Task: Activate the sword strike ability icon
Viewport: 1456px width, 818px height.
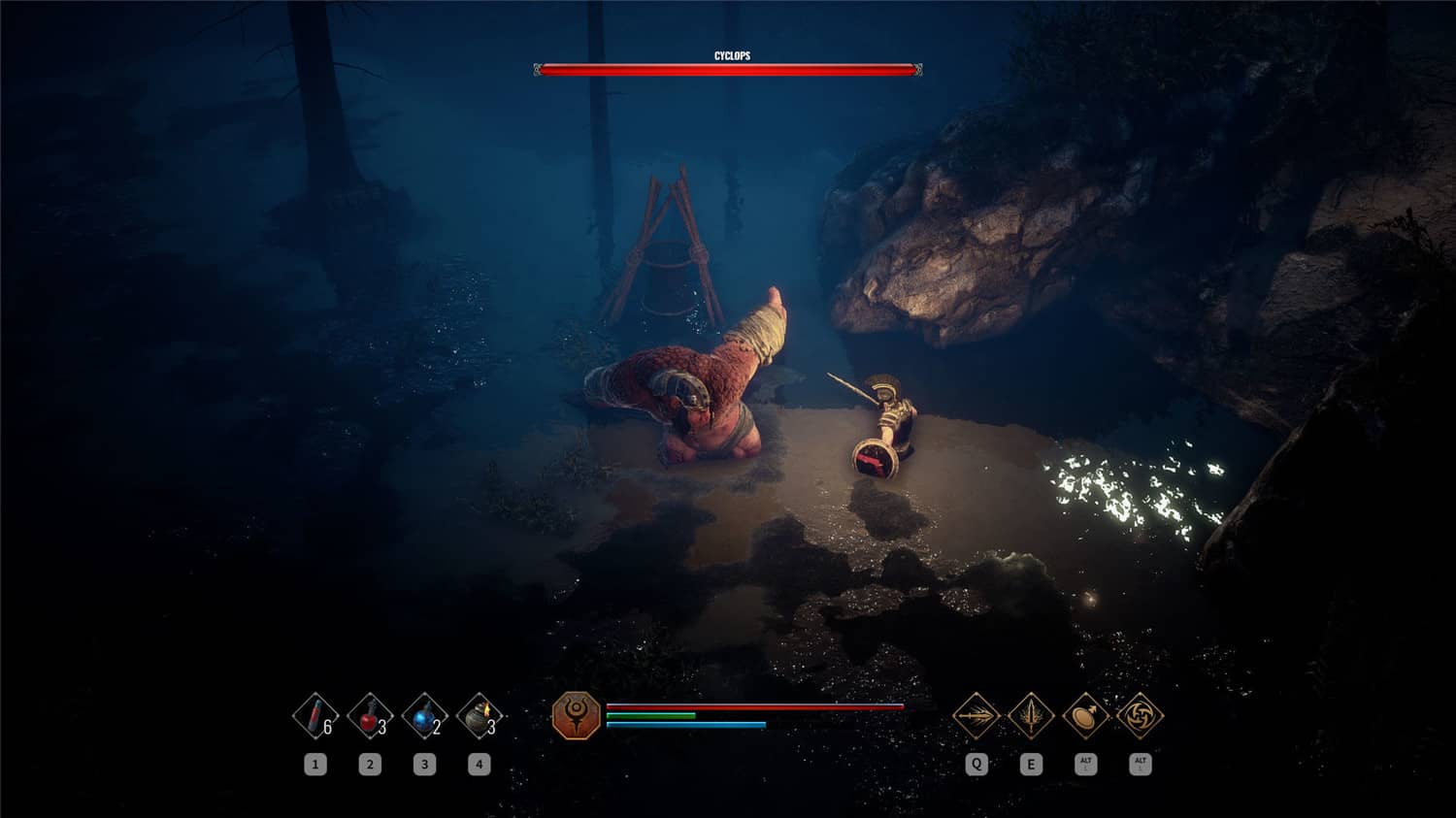Action: [1031, 716]
